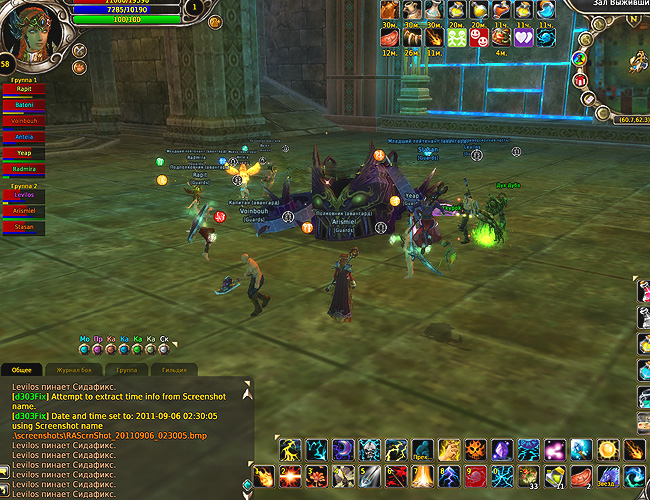Select Yeap in the party frames
650x500 pixels.
(x=24, y=153)
